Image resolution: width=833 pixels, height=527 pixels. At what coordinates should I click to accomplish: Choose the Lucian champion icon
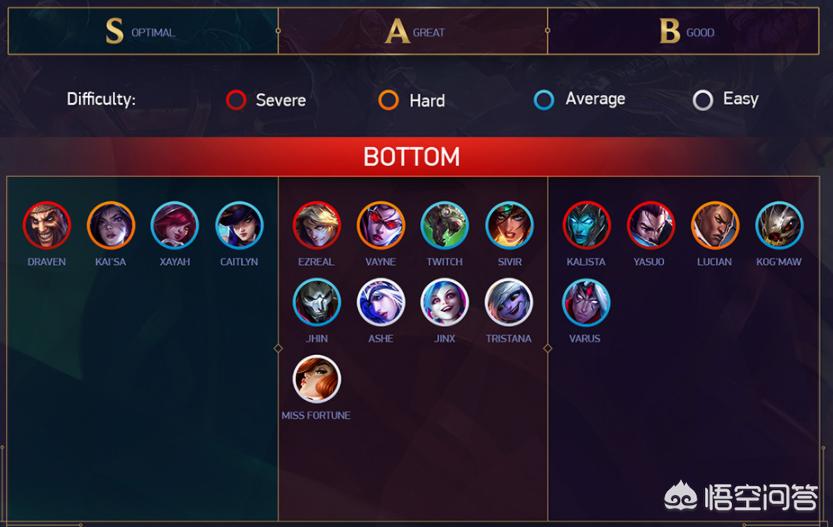[x=715, y=226]
